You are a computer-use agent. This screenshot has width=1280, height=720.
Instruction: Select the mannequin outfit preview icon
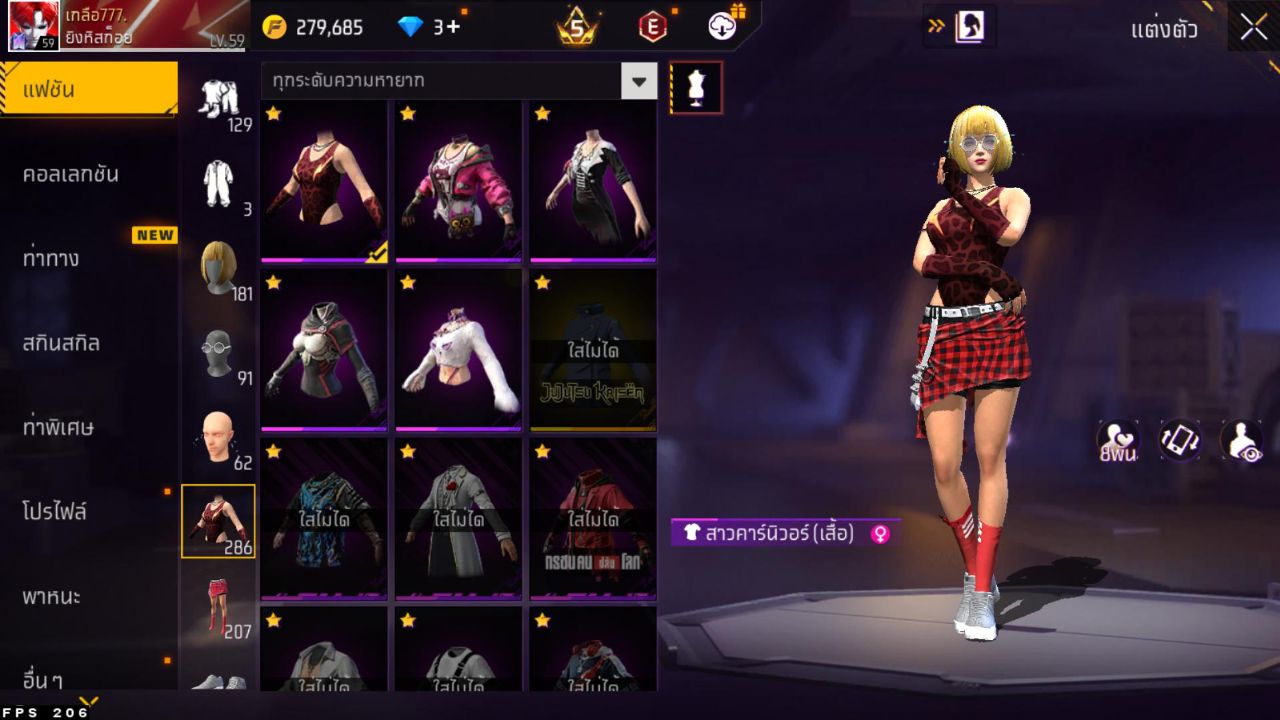697,87
